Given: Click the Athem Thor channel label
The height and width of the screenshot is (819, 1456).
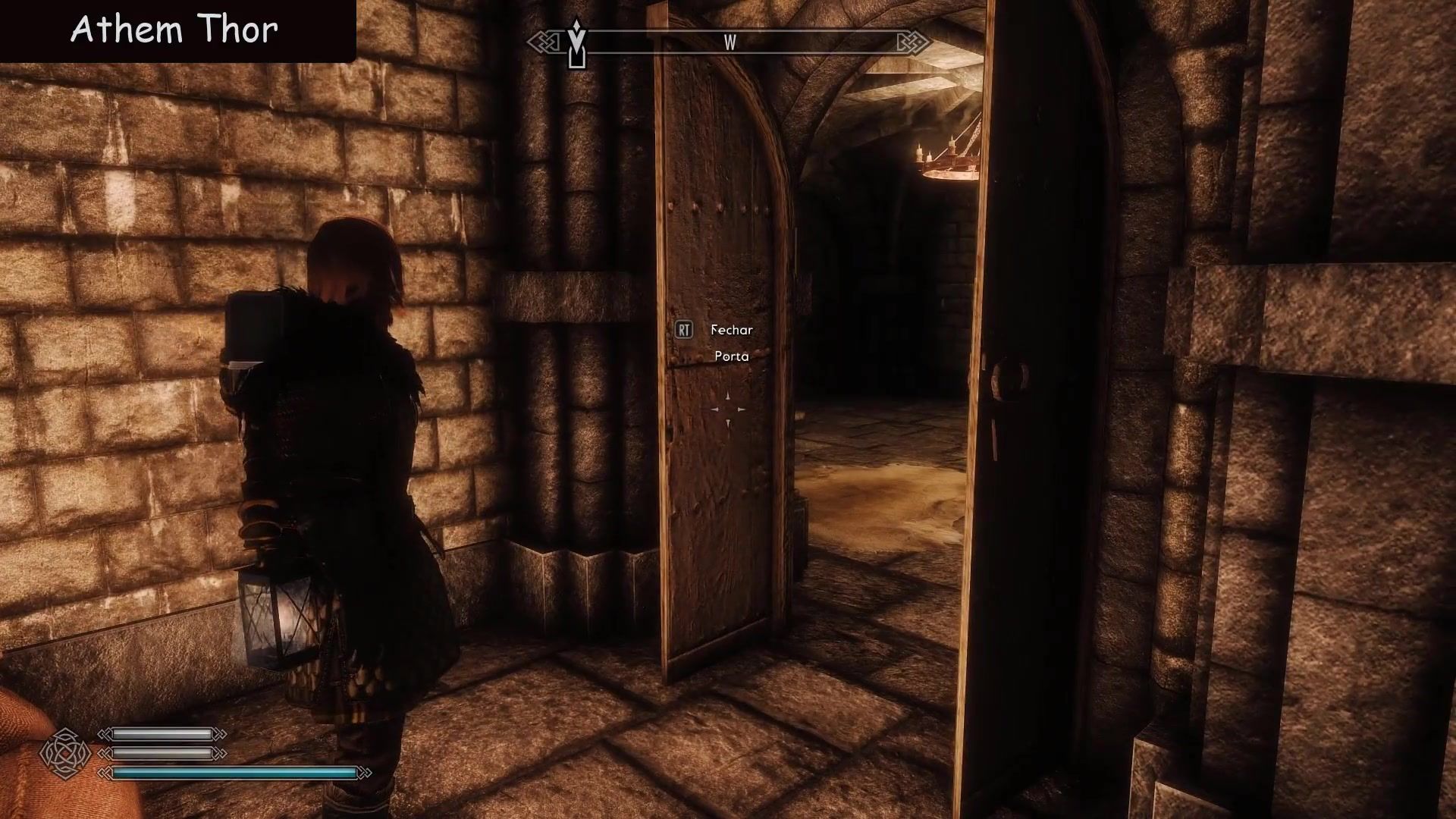Looking at the screenshot, I should tap(174, 30).
